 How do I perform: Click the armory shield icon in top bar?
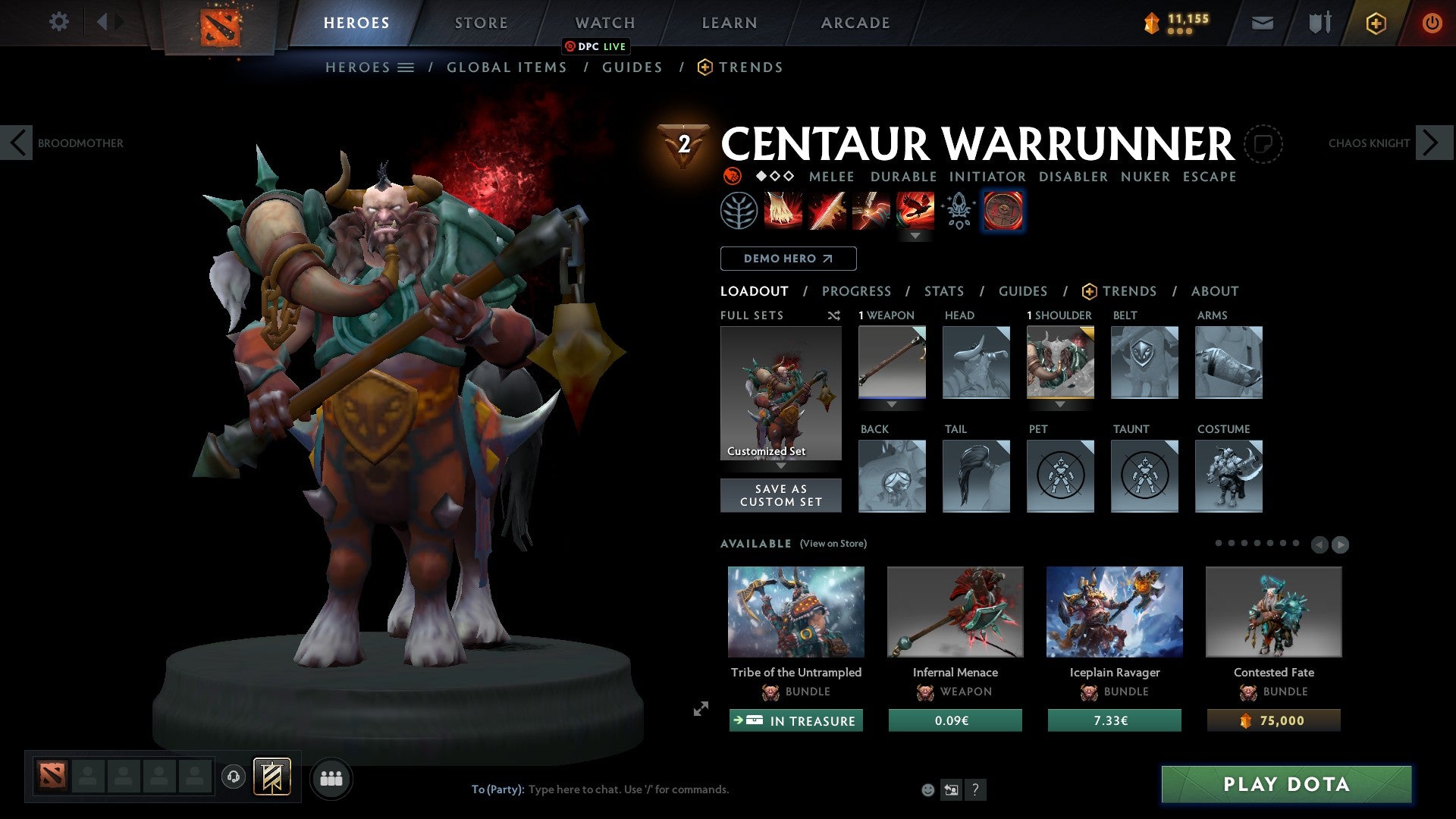pos(1319,23)
